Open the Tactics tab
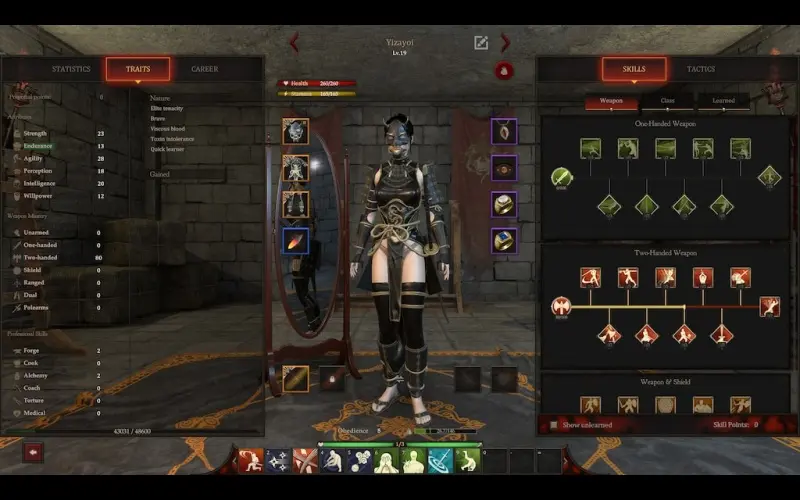The image size is (800, 500). pos(700,69)
